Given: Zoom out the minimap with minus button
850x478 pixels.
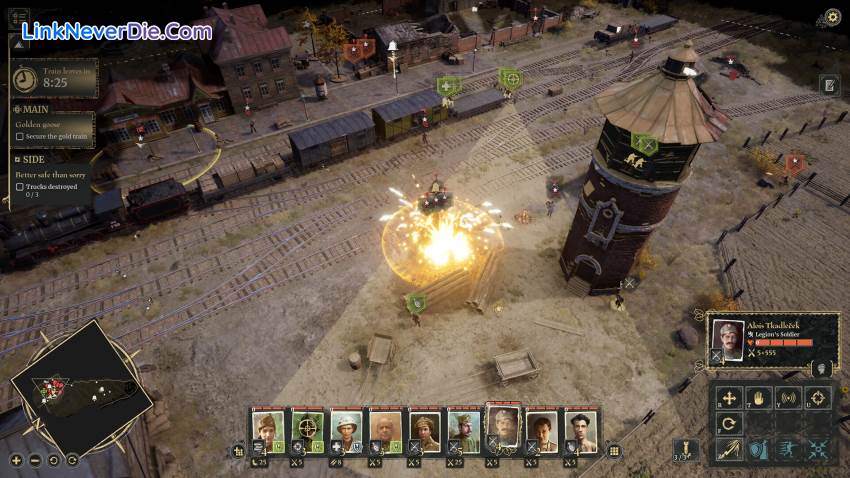Looking at the screenshot, I should pyautogui.click(x=35, y=460).
